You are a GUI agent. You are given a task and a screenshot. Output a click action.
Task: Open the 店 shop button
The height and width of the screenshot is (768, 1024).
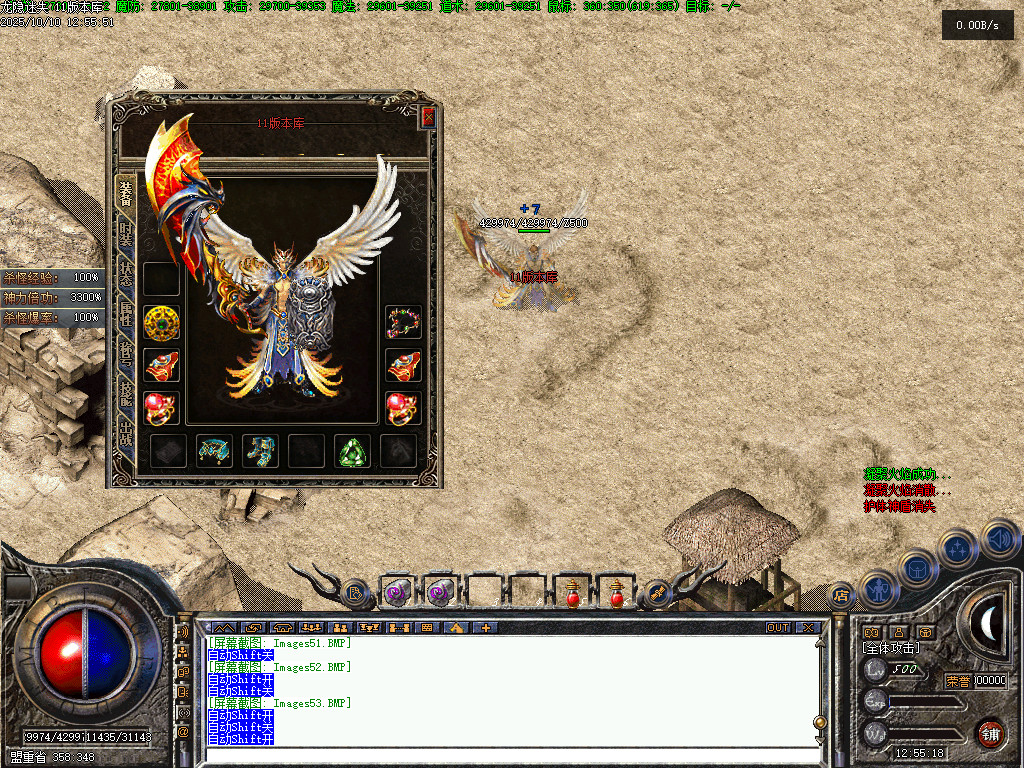(x=841, y=595)
